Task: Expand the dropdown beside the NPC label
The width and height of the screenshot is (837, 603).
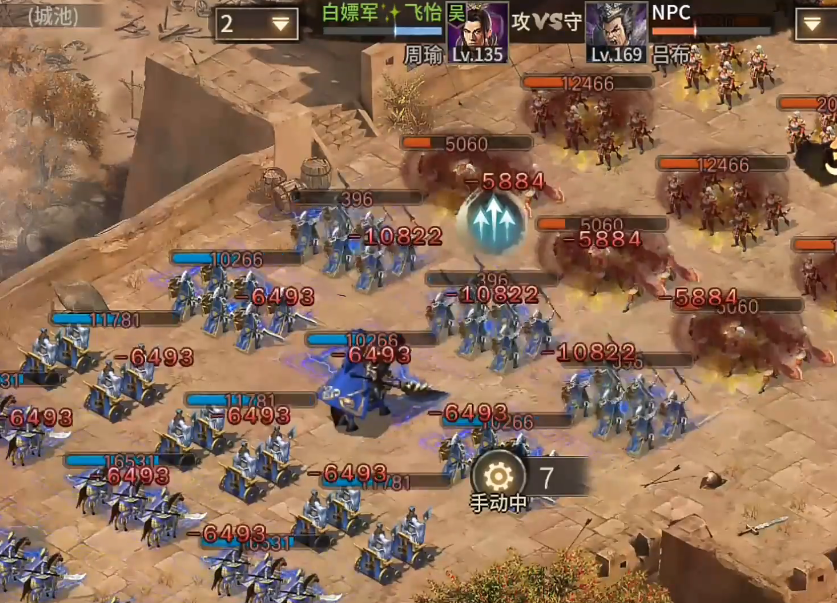Action: 814,24
